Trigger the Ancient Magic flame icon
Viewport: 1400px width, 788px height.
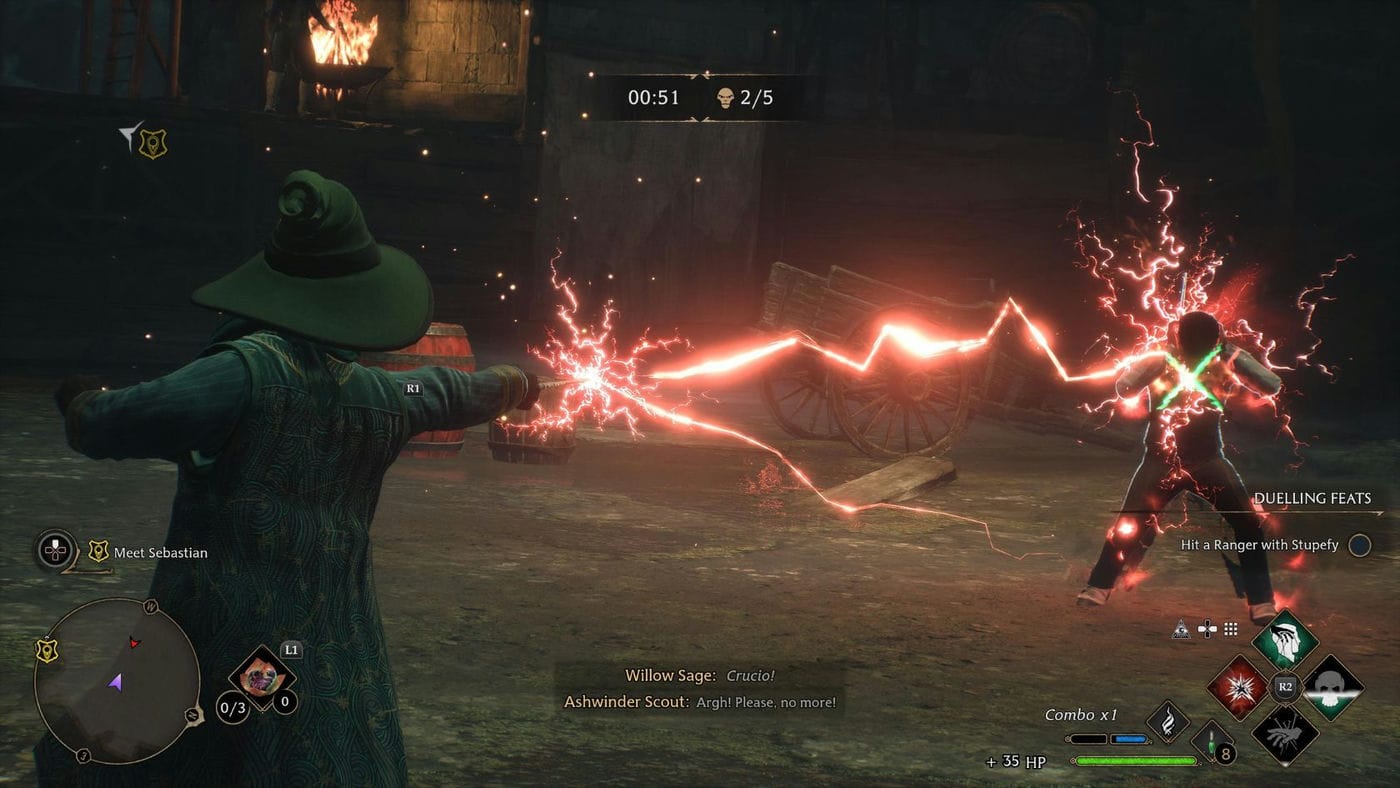[x=1167, y=720]
